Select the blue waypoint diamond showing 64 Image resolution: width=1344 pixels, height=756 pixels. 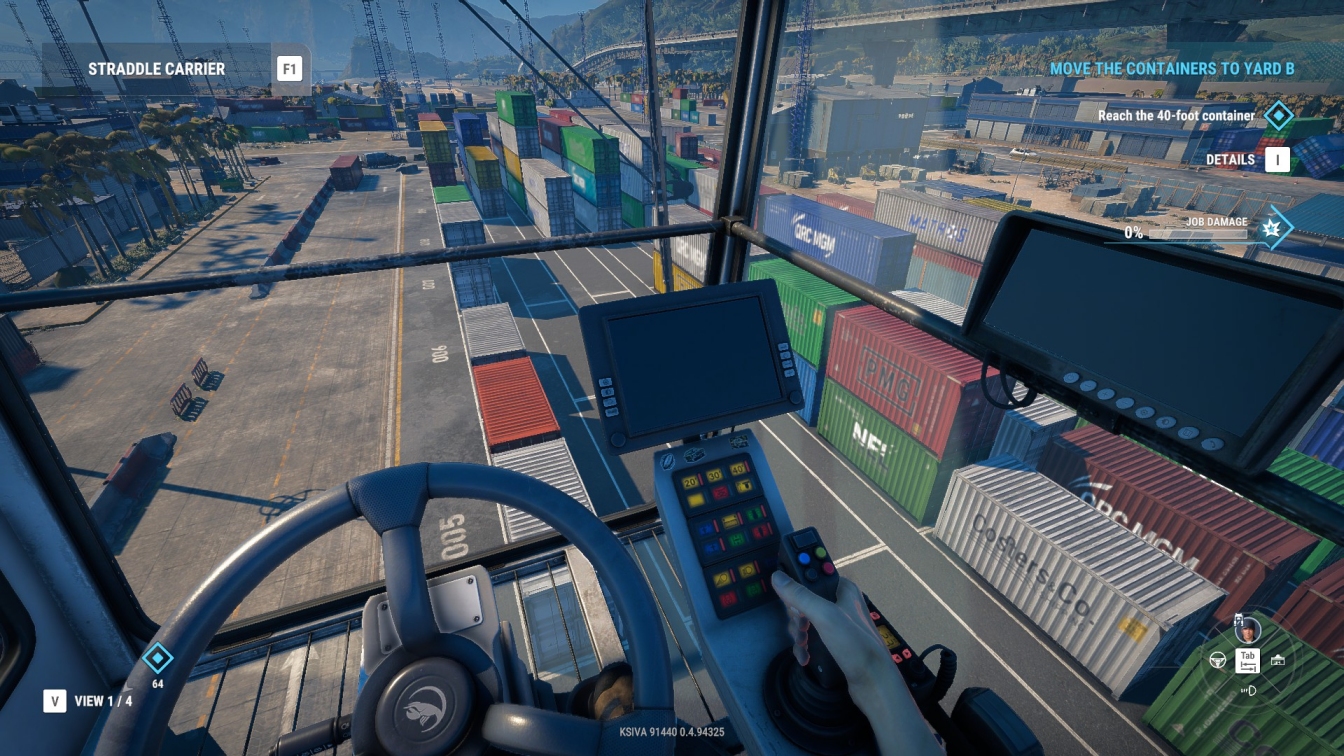pos(157,658)
